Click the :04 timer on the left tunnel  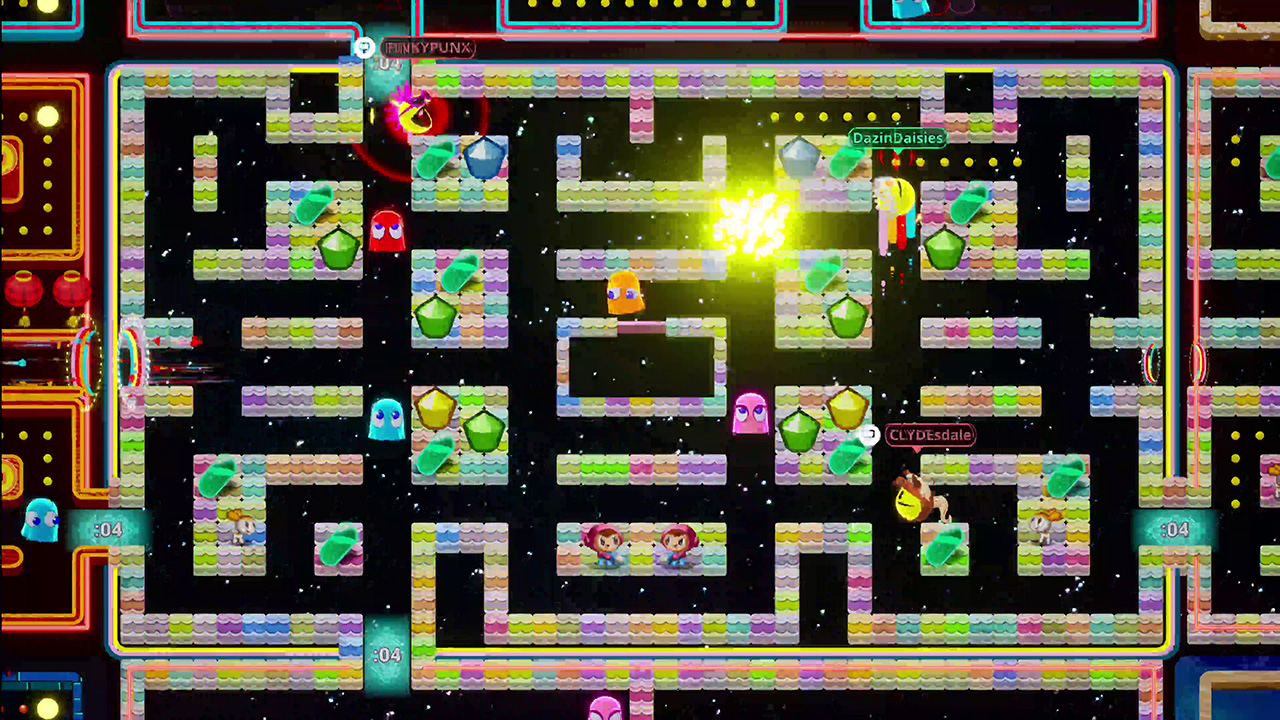tap(108, 528)
